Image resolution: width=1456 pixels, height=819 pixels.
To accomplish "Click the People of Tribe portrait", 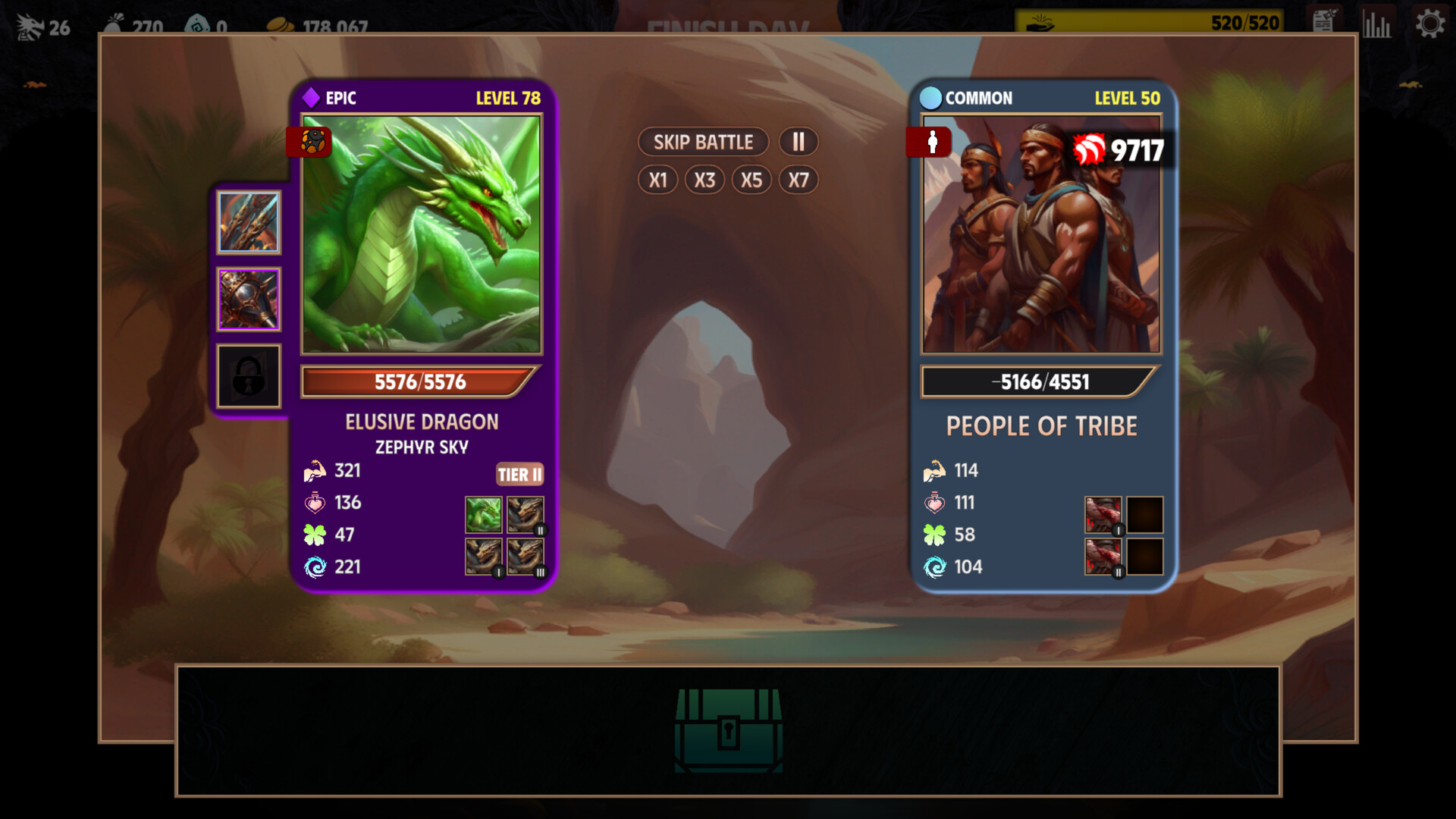I will click(x=1041, y=234).
